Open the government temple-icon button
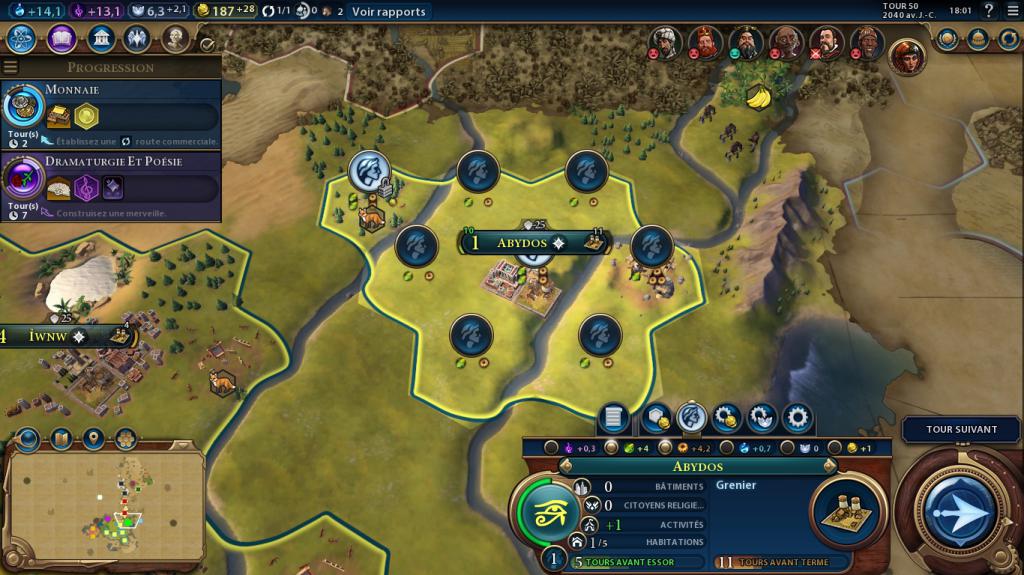 tap(100, 39)
